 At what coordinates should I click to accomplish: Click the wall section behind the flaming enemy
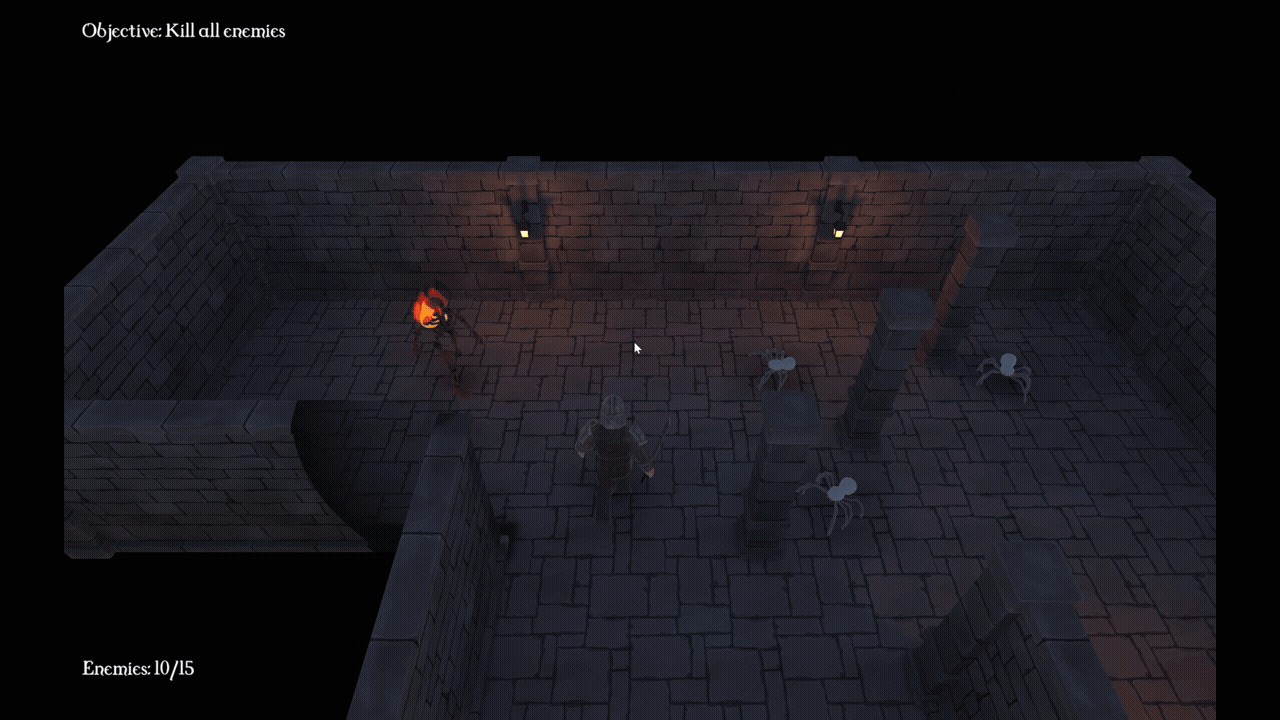click(430, 230)
